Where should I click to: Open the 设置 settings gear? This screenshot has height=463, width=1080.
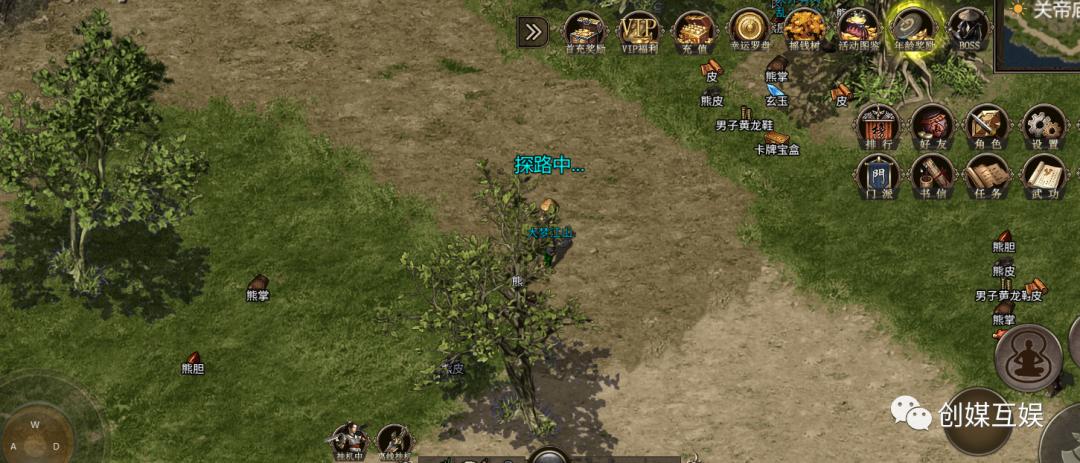coord(1042,124)
